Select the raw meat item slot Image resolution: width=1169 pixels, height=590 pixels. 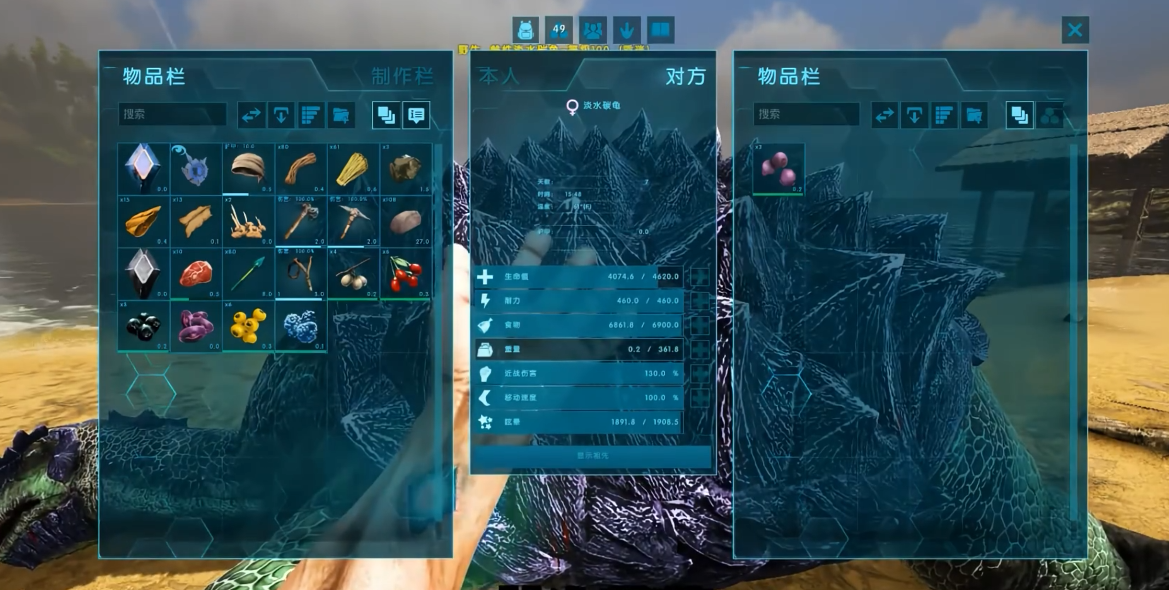196,273
